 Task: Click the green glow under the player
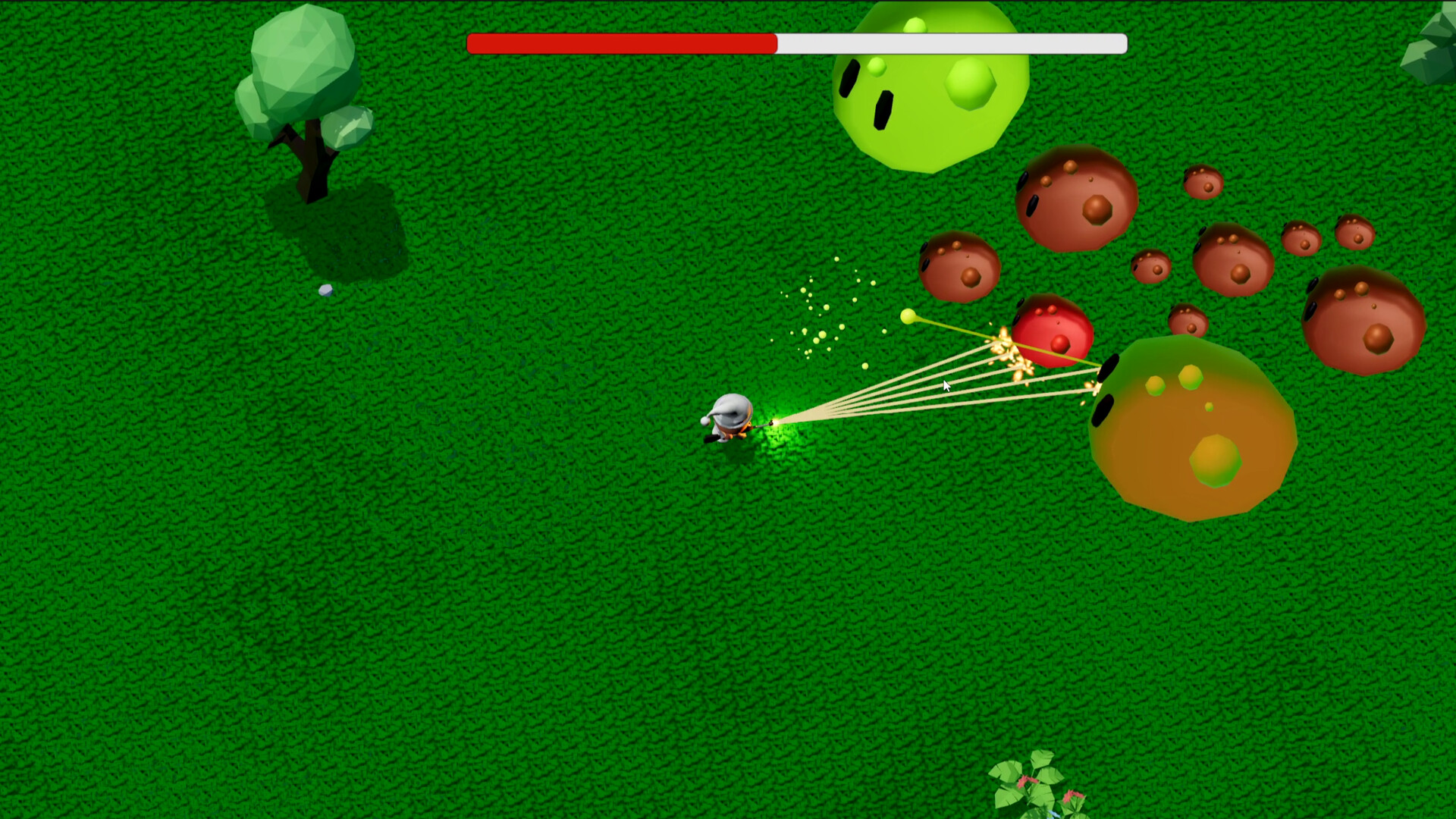781,428
